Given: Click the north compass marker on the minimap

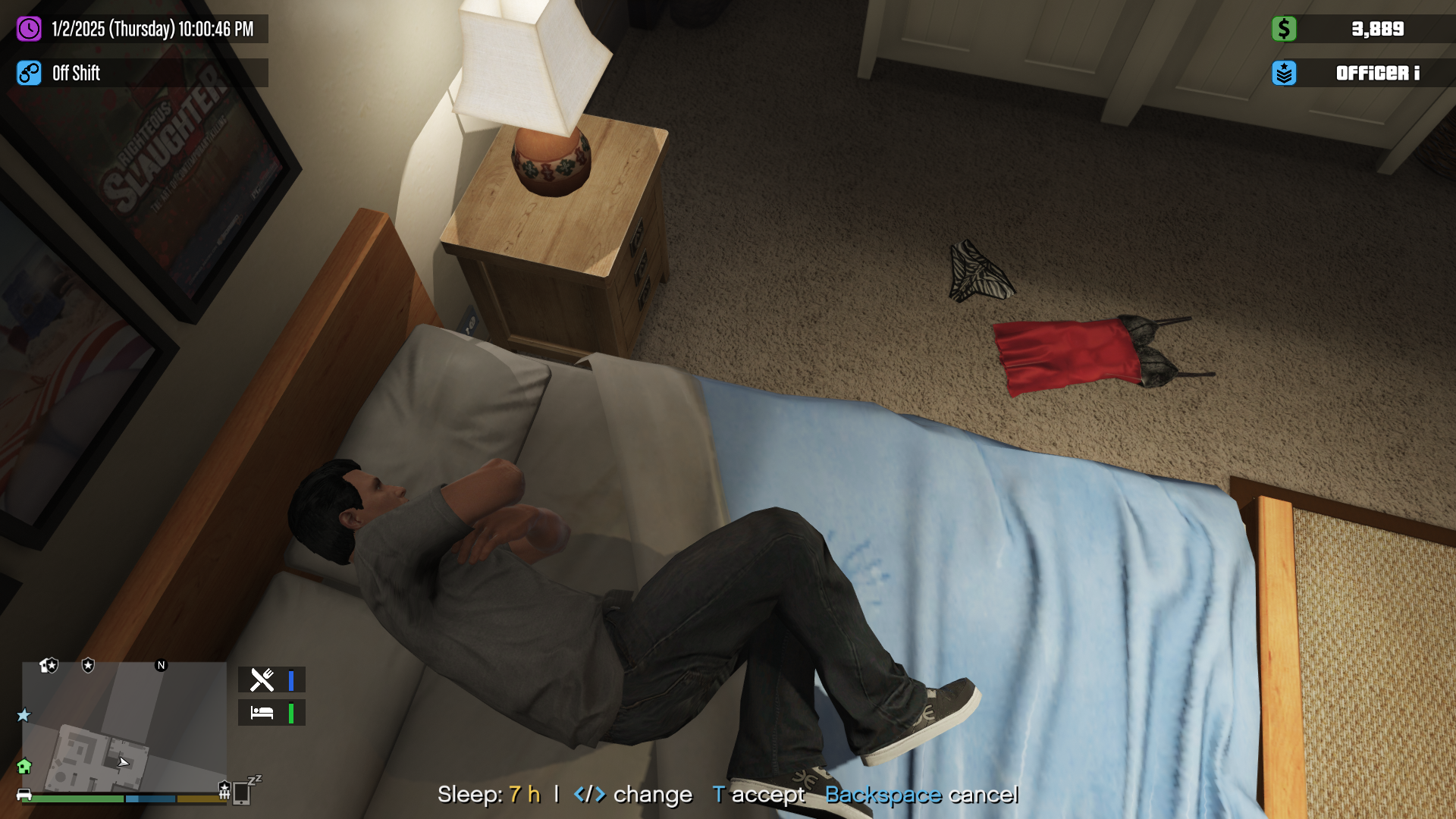Looking at the screenshot, I should click(x=161, y=666).
